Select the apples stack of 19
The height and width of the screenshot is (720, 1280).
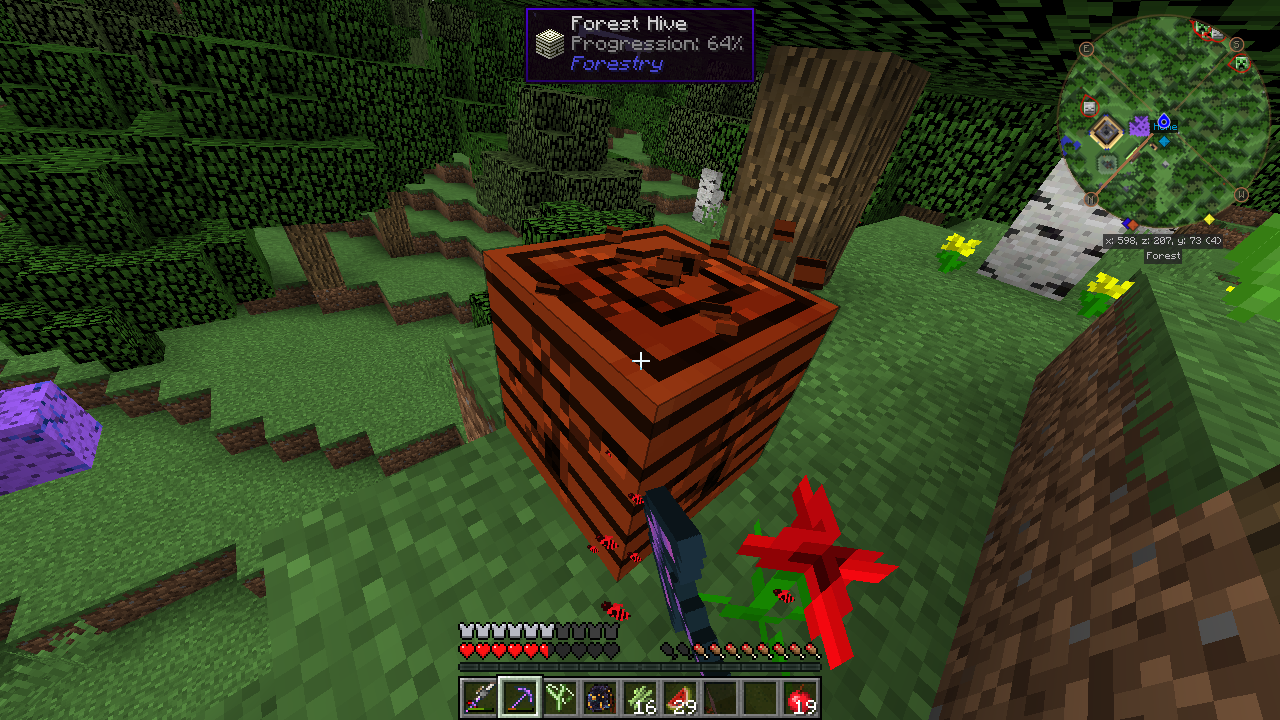pyautogui.click(x=801, y=697)
